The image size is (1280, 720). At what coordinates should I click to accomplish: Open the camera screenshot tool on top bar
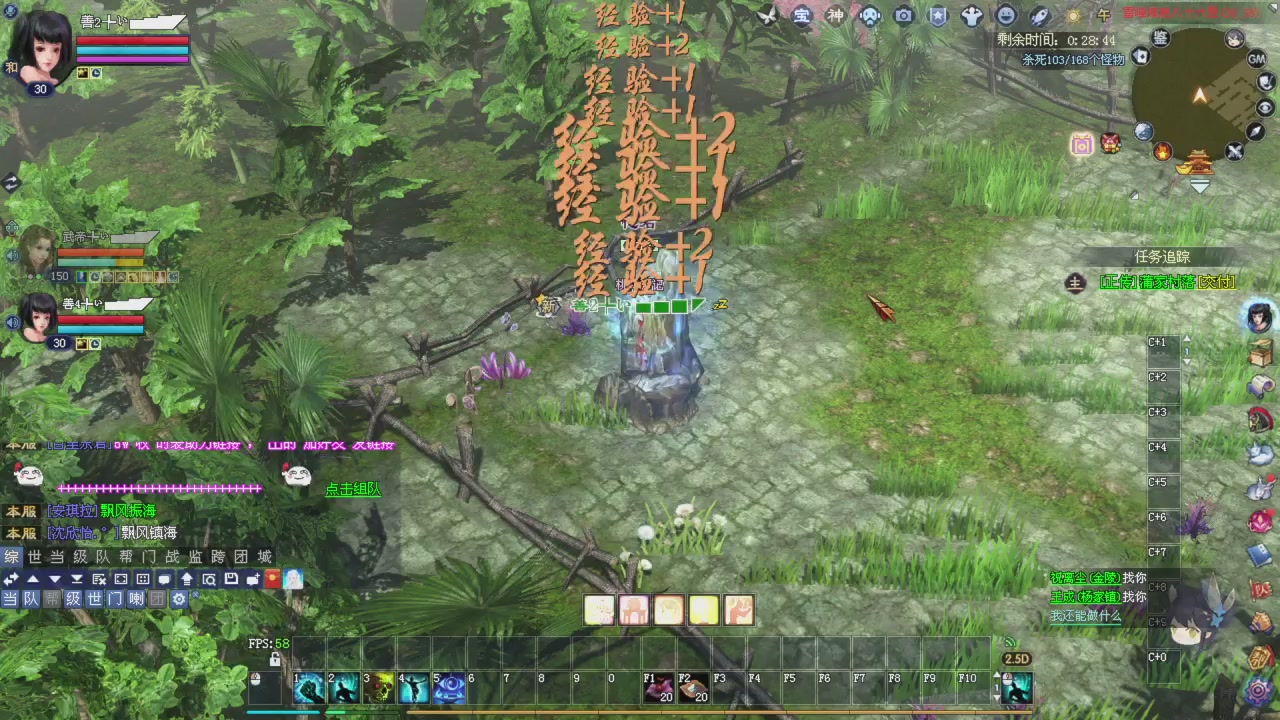click(903, 15)
